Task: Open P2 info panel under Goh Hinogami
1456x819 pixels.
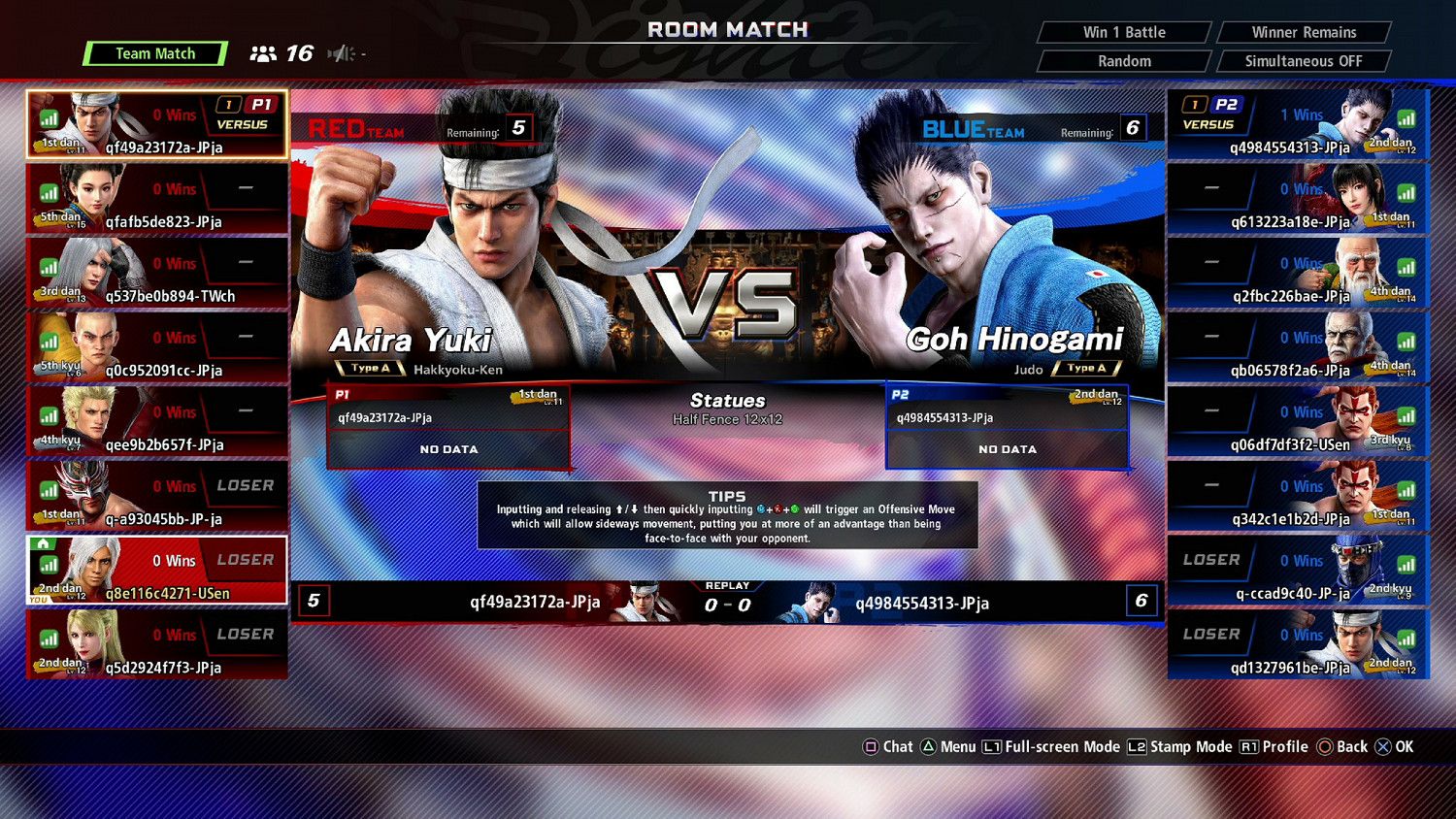Action: tap(1008, 427)
